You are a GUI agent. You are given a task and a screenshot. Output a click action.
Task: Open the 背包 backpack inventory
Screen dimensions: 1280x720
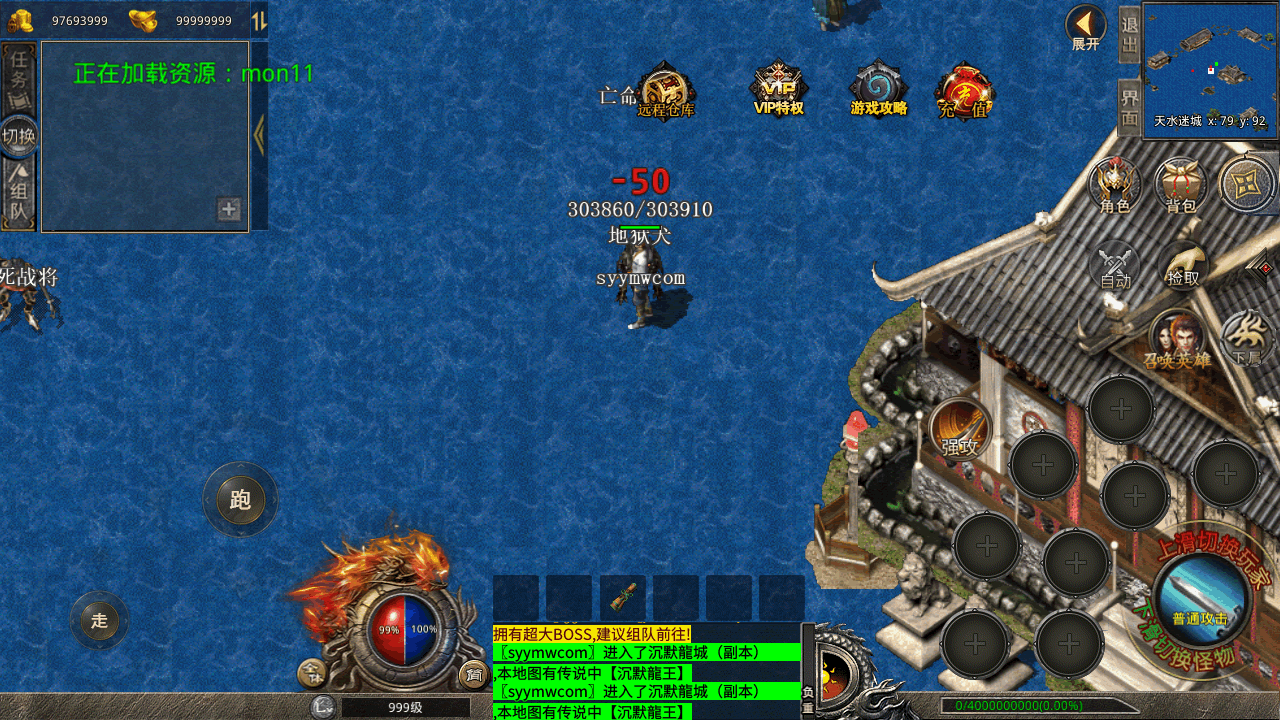pos(1181,185)
